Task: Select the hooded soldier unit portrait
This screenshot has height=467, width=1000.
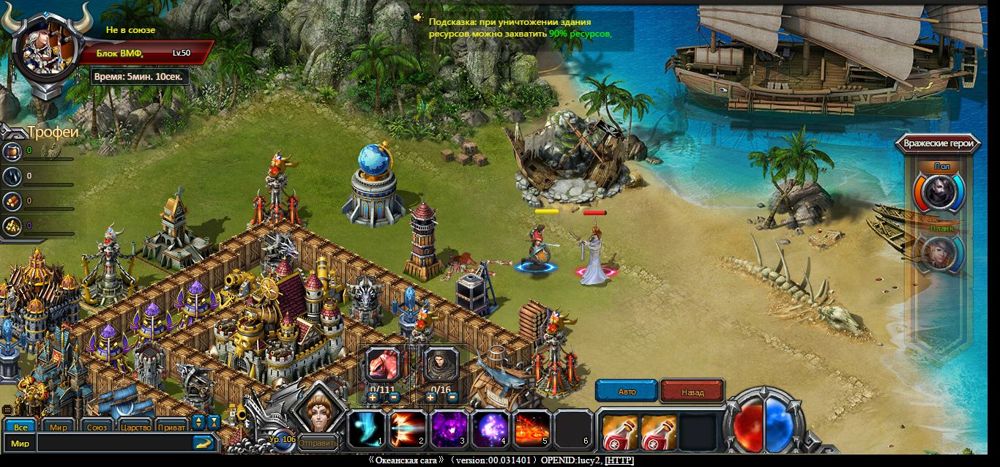Action: coord(440,364)
